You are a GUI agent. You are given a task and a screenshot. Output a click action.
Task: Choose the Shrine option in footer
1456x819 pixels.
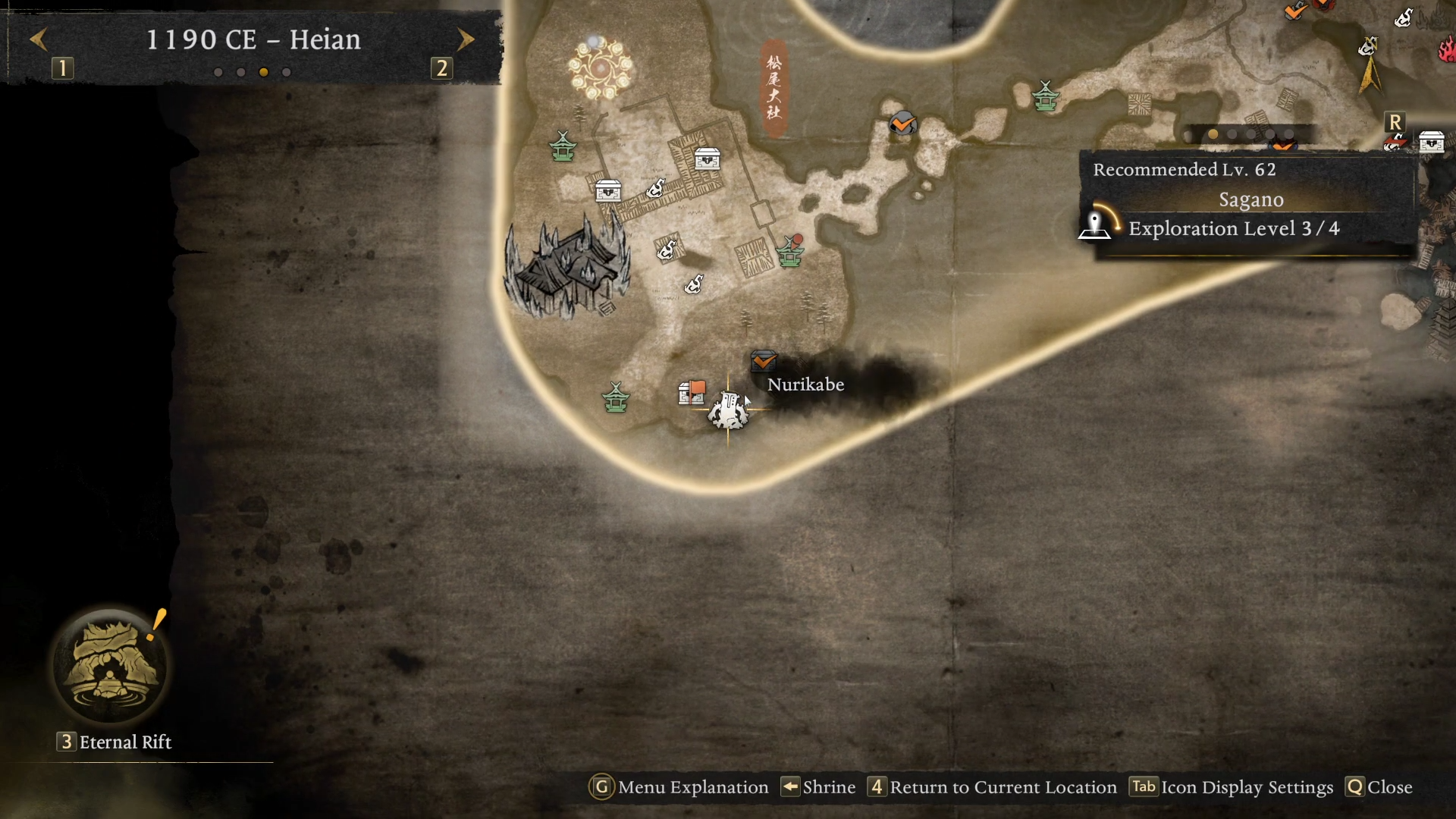[x=818, y=787]
